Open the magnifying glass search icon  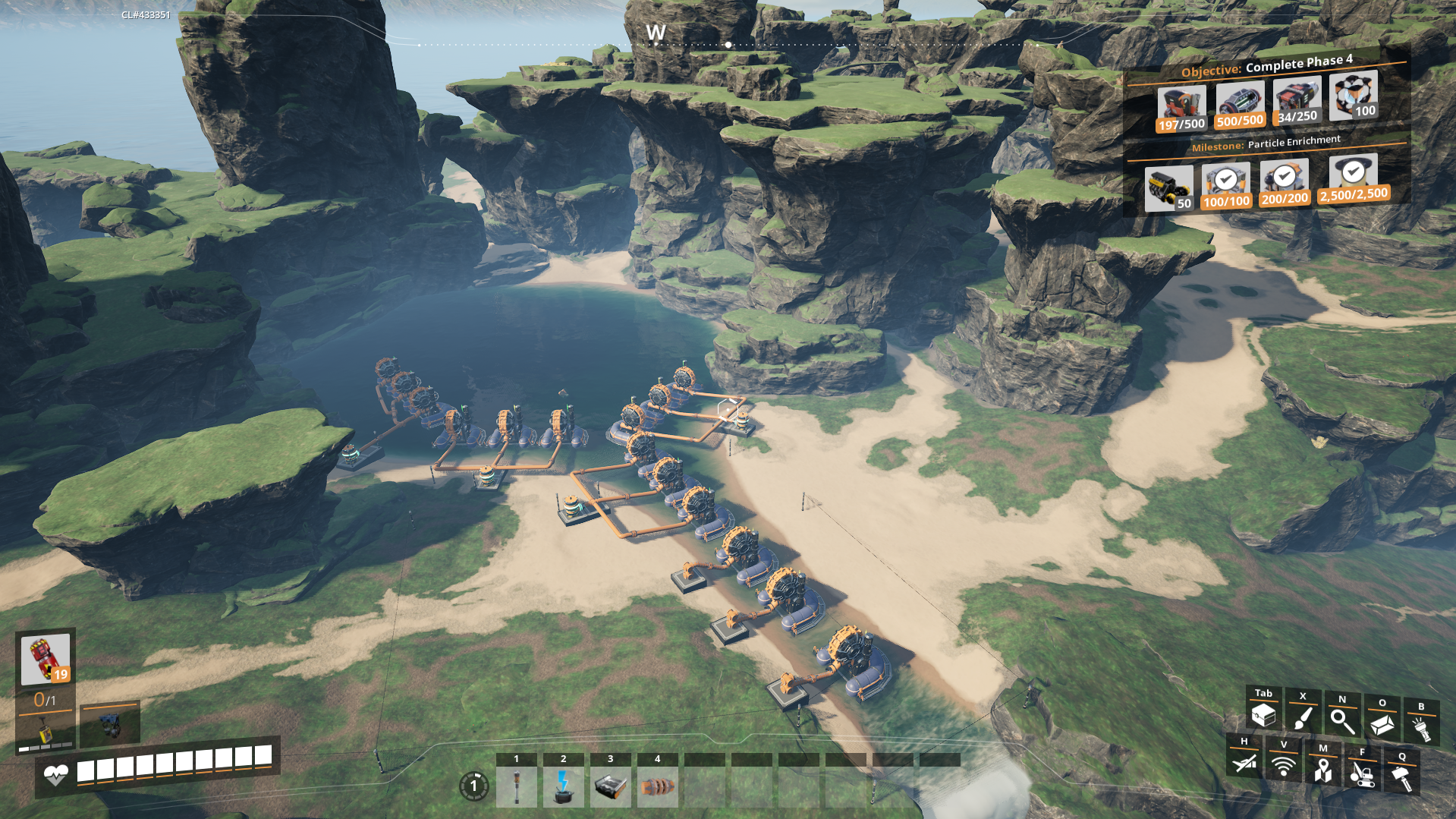[x=1342, y=720]
